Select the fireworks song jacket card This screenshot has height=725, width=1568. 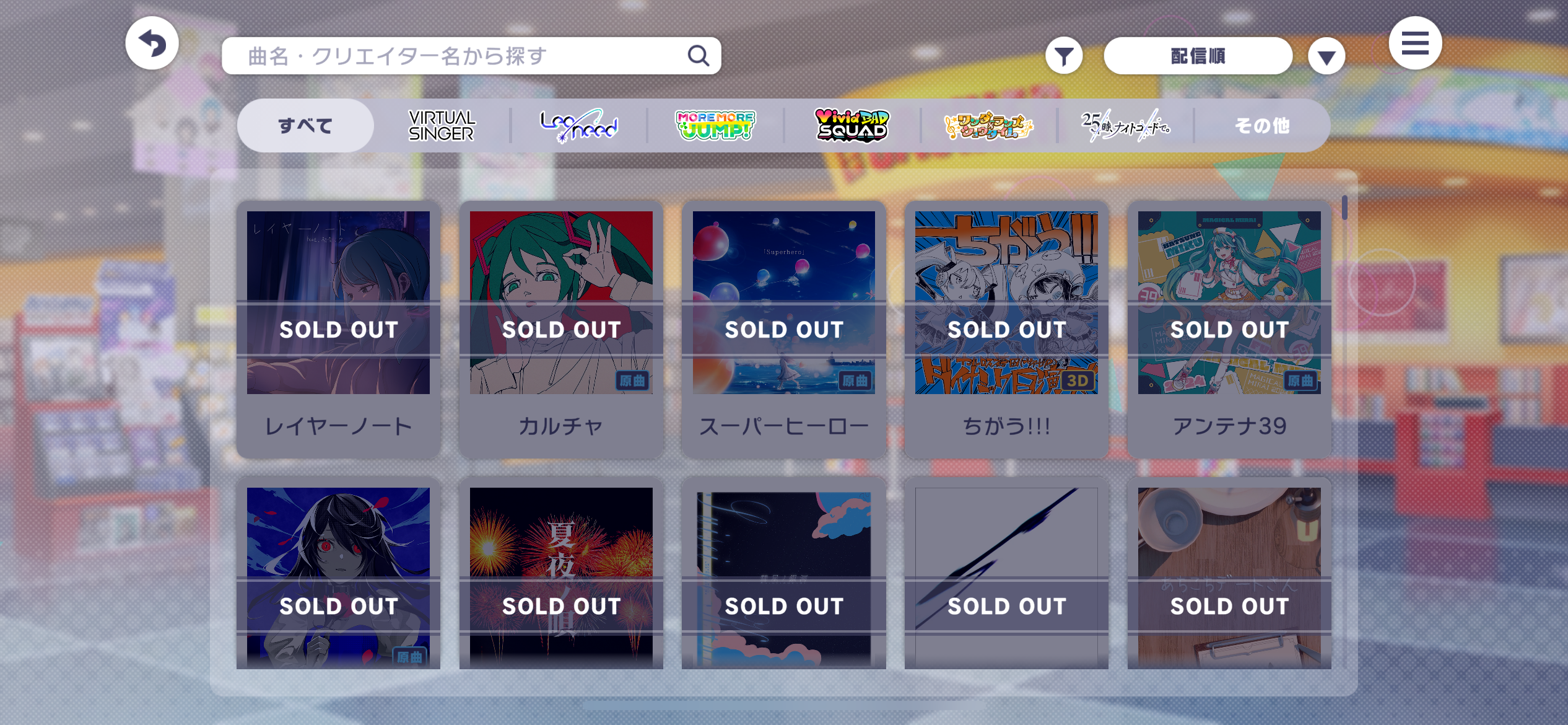pos(561,576)
